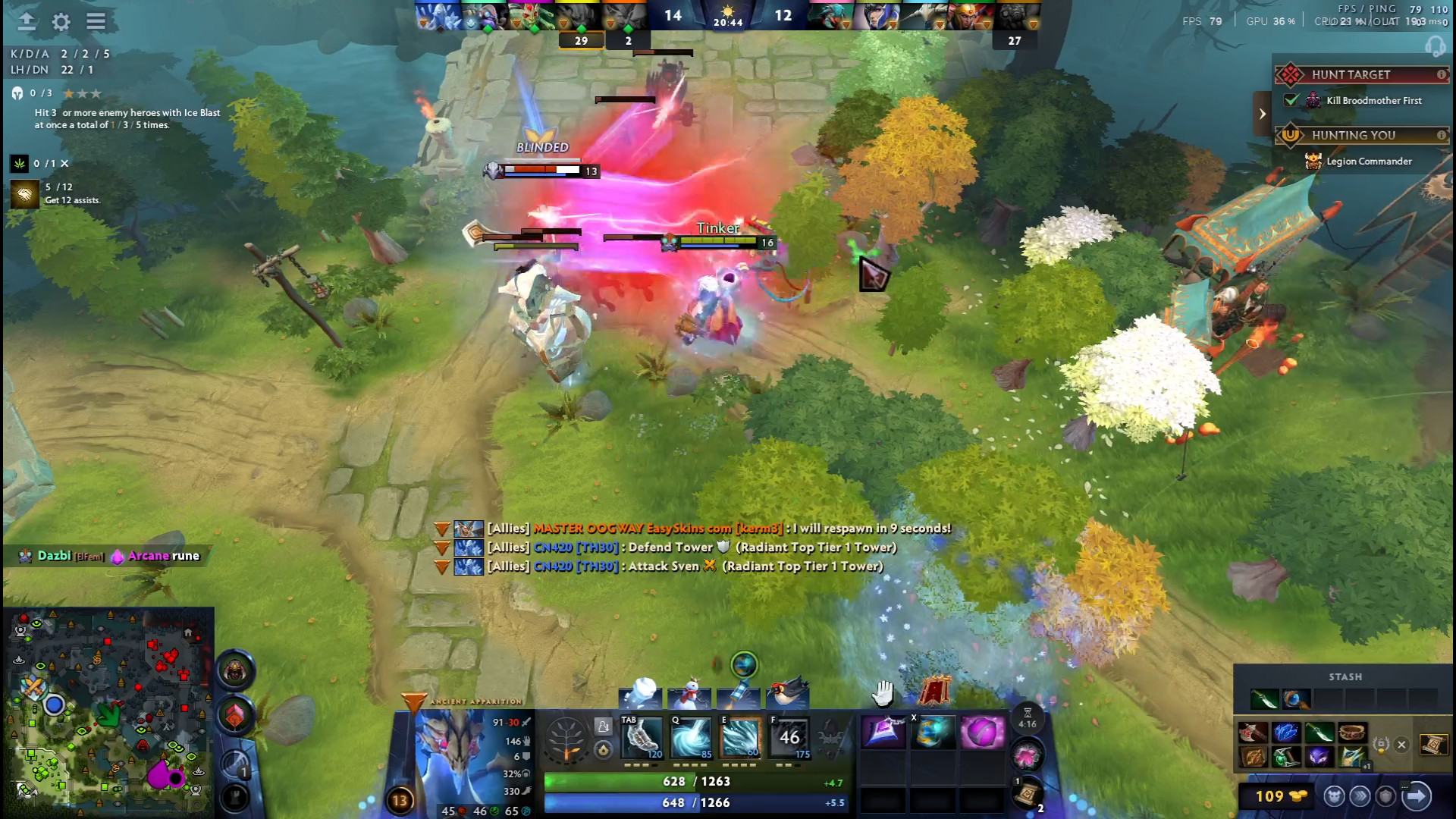Screen dimensions: 1456x819
Task: Click the courier deliver items arrow button
Action: click(1416, 796)
